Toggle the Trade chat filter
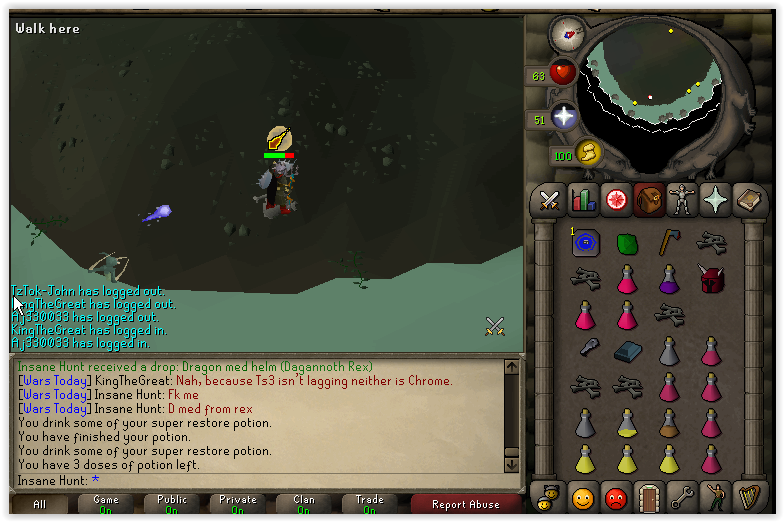This screenshot has width=784, height=522. (x=369, y=504)
